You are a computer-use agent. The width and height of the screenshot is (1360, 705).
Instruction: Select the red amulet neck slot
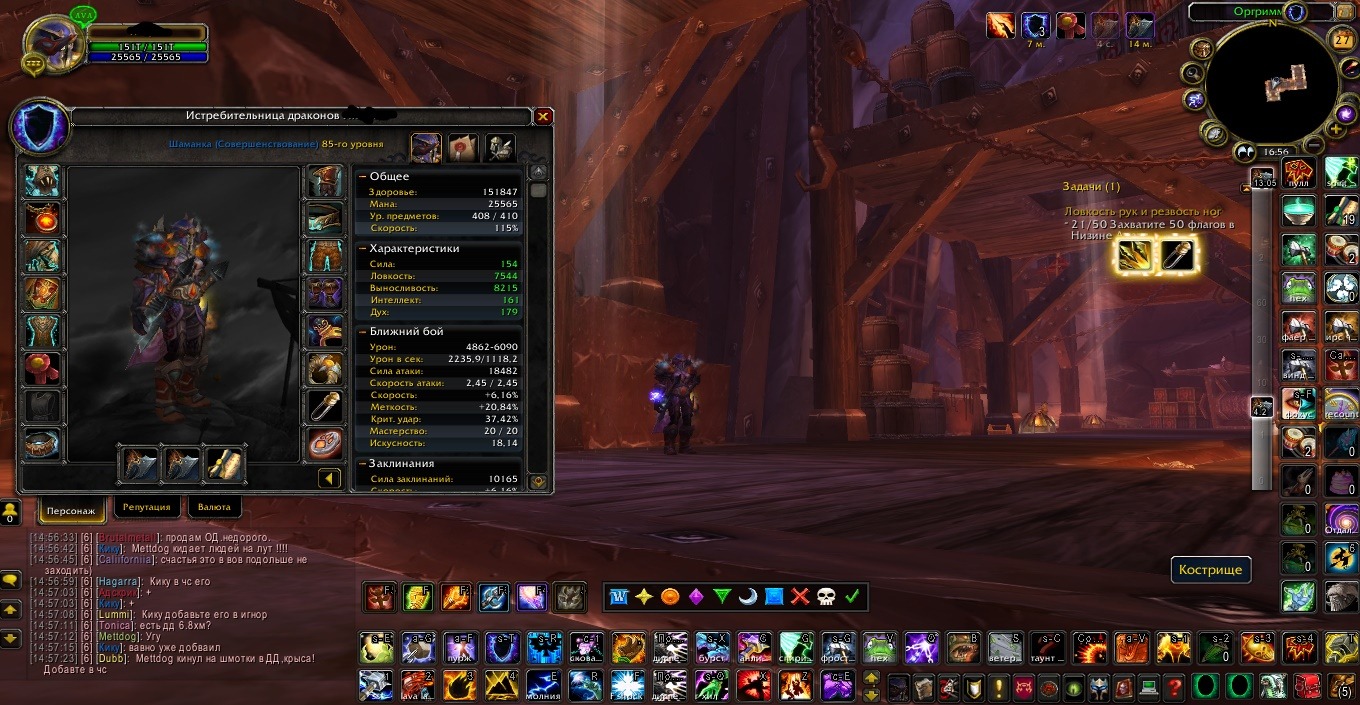(x=44, y=218)
